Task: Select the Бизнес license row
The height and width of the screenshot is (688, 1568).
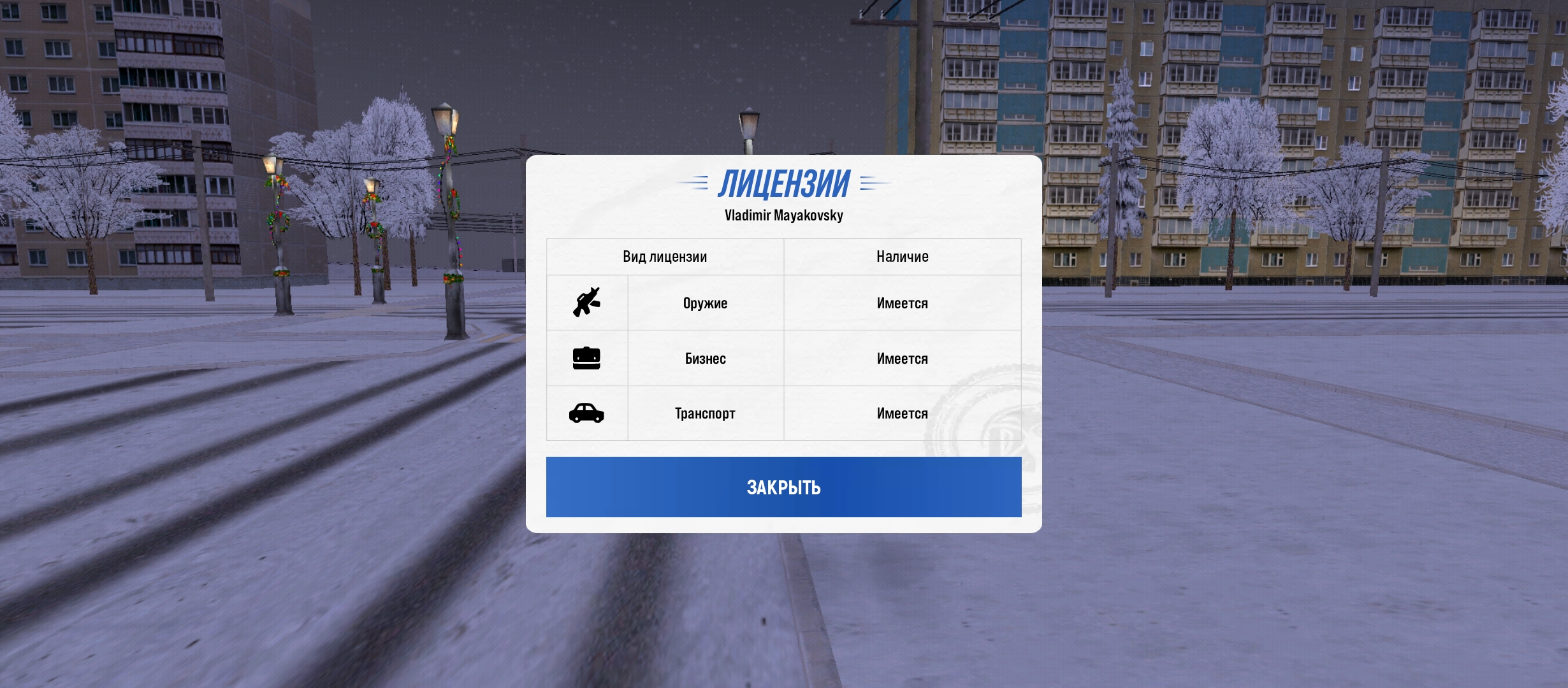Action: 705,359
